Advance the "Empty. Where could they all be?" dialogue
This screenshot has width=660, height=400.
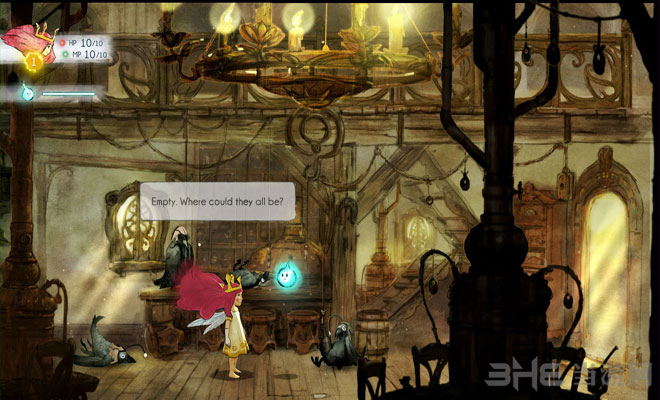(217, 201)
